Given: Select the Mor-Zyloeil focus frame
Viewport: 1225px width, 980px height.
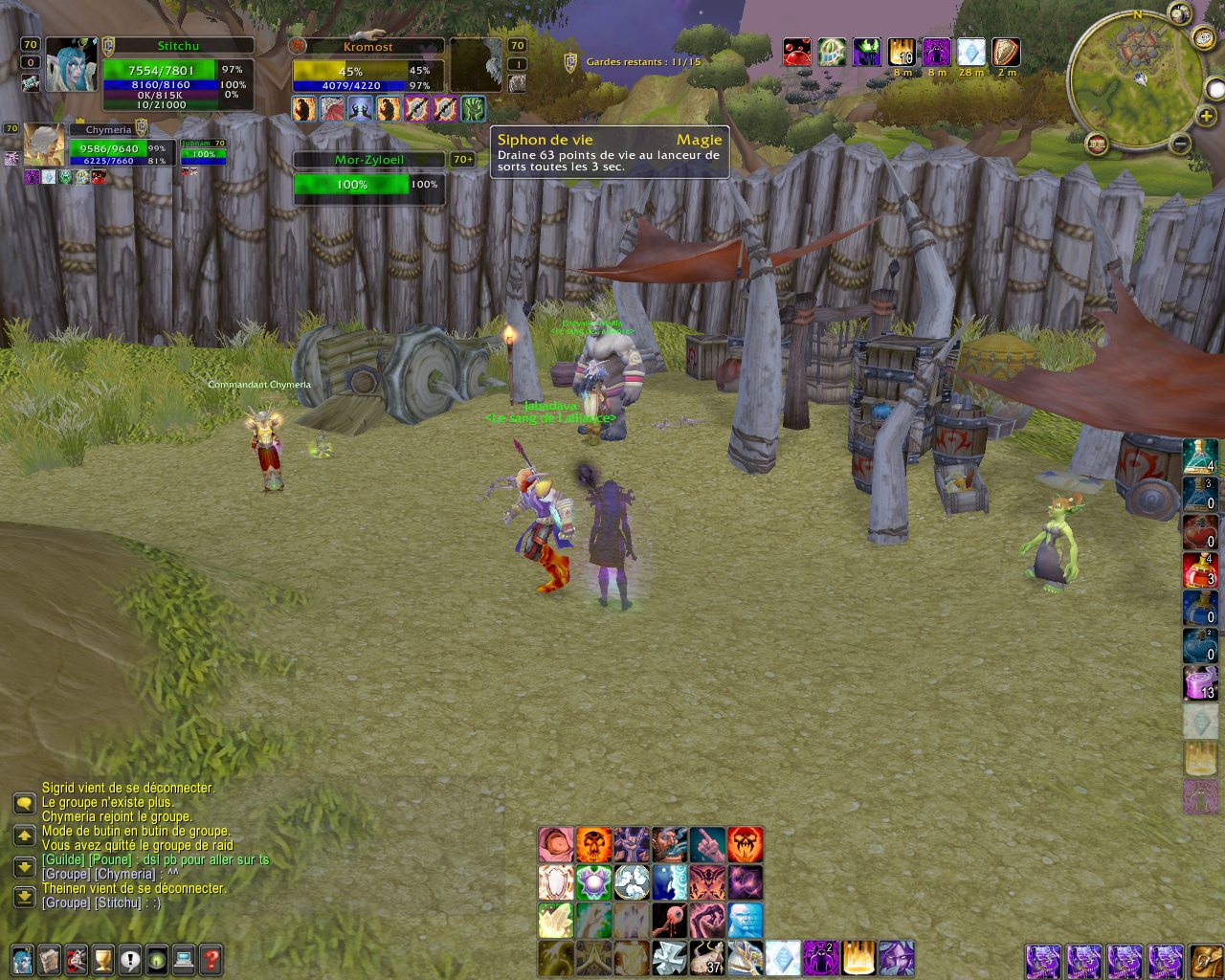Looking at the screenshot, I should coord(369,178).
